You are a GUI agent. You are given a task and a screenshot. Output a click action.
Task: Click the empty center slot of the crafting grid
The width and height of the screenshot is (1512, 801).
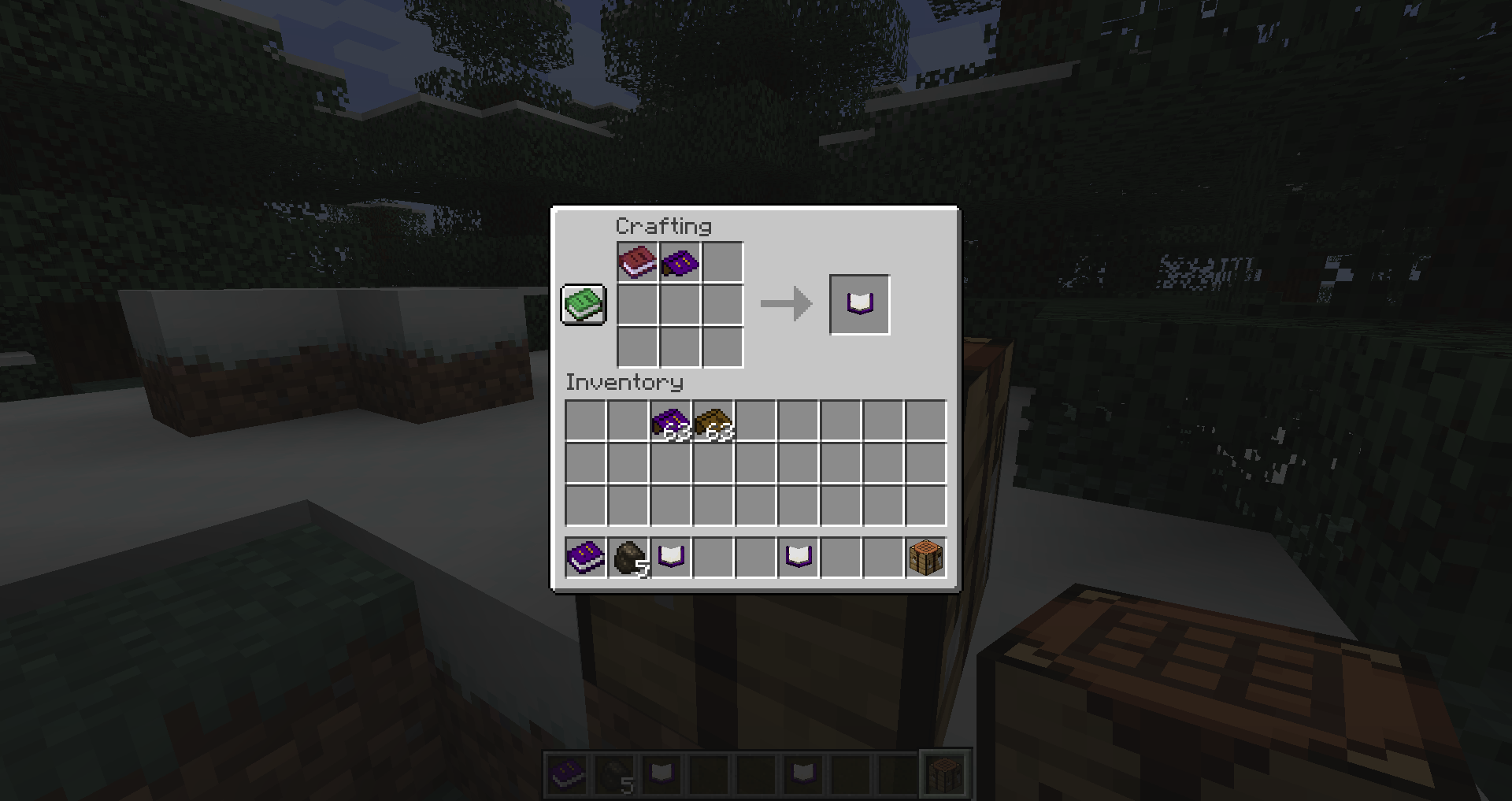680,305
